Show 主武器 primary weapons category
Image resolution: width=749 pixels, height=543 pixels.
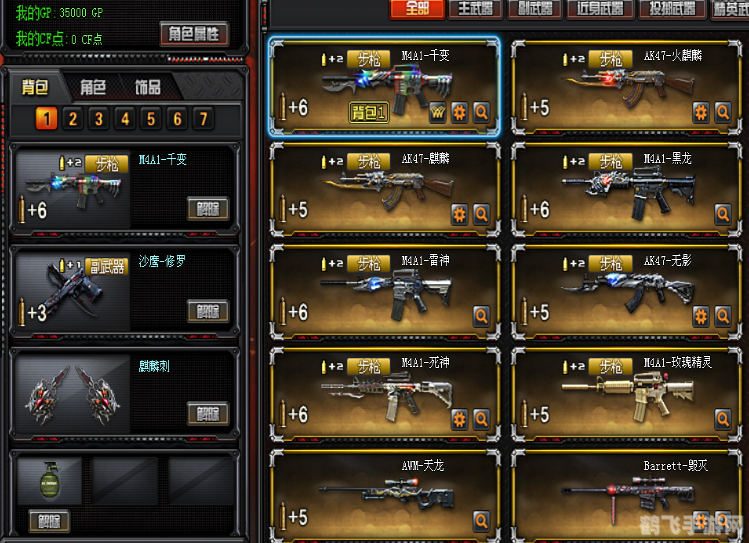(x=474, y=9)
